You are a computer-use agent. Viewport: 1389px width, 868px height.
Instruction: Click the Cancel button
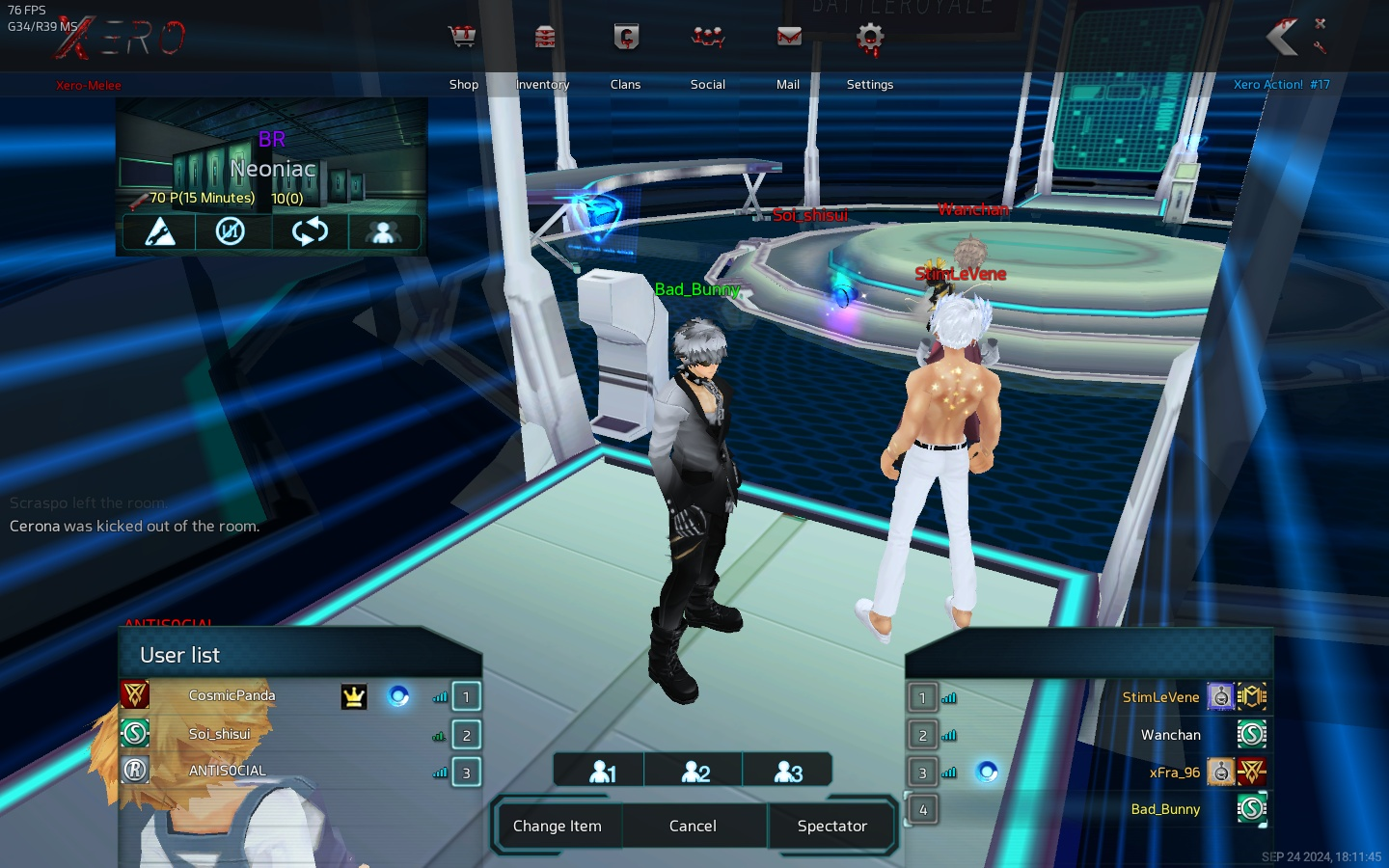[x=693, y=827]
